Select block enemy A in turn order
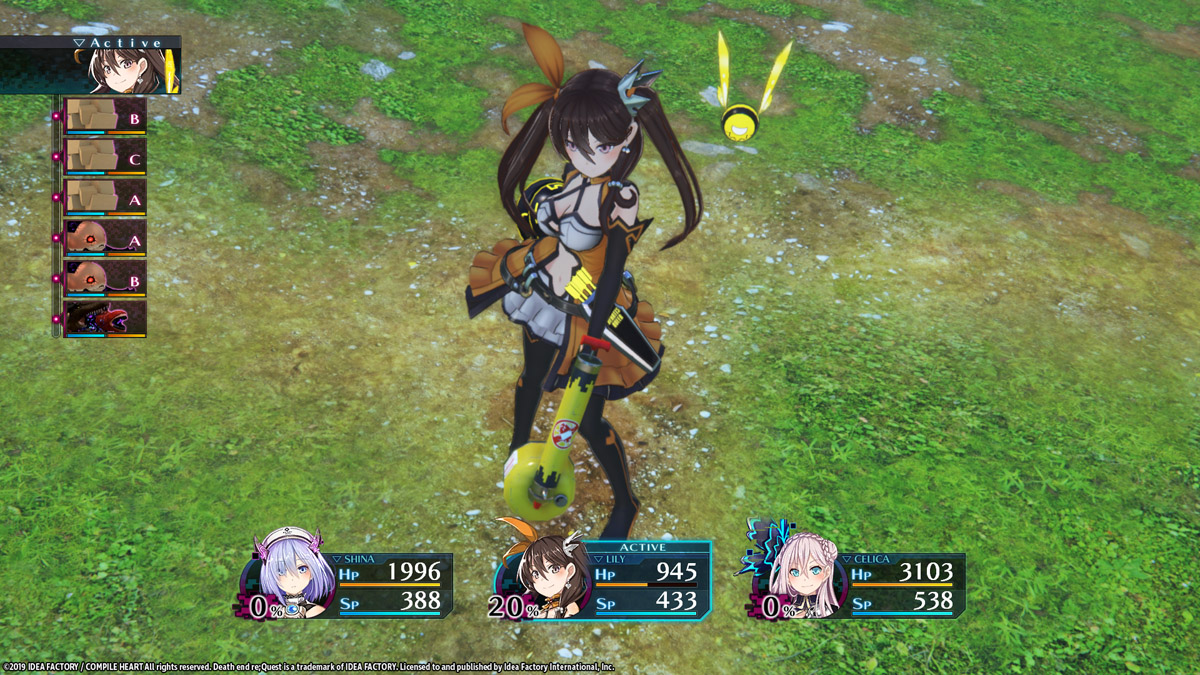 coord(105,198)
